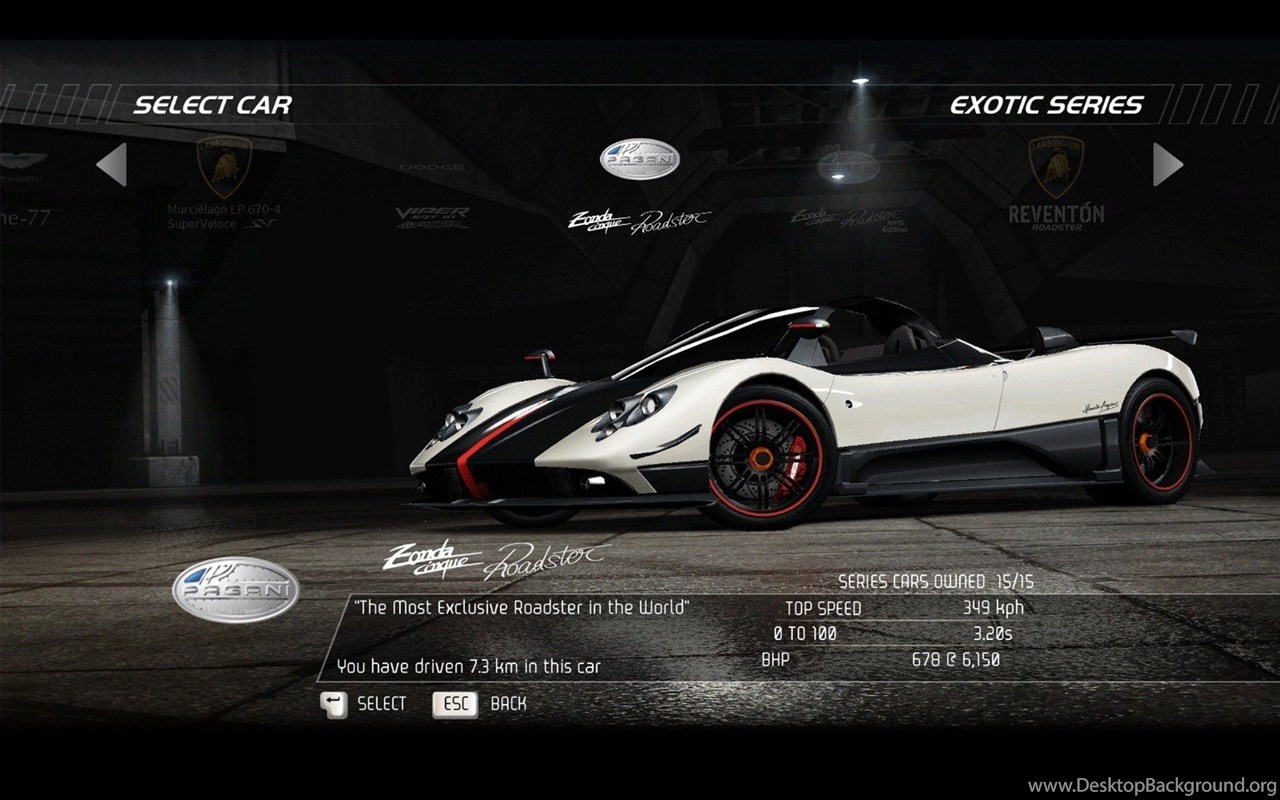Screen dimensions: 1280x800
Task: Click the right arrow to browse next cars
Action: coord(1167,165)
